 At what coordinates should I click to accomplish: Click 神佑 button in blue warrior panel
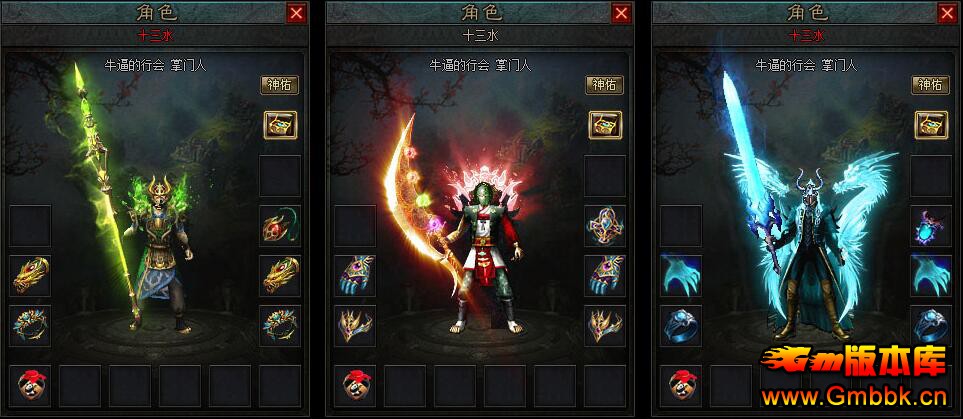(x=929, y=85)
